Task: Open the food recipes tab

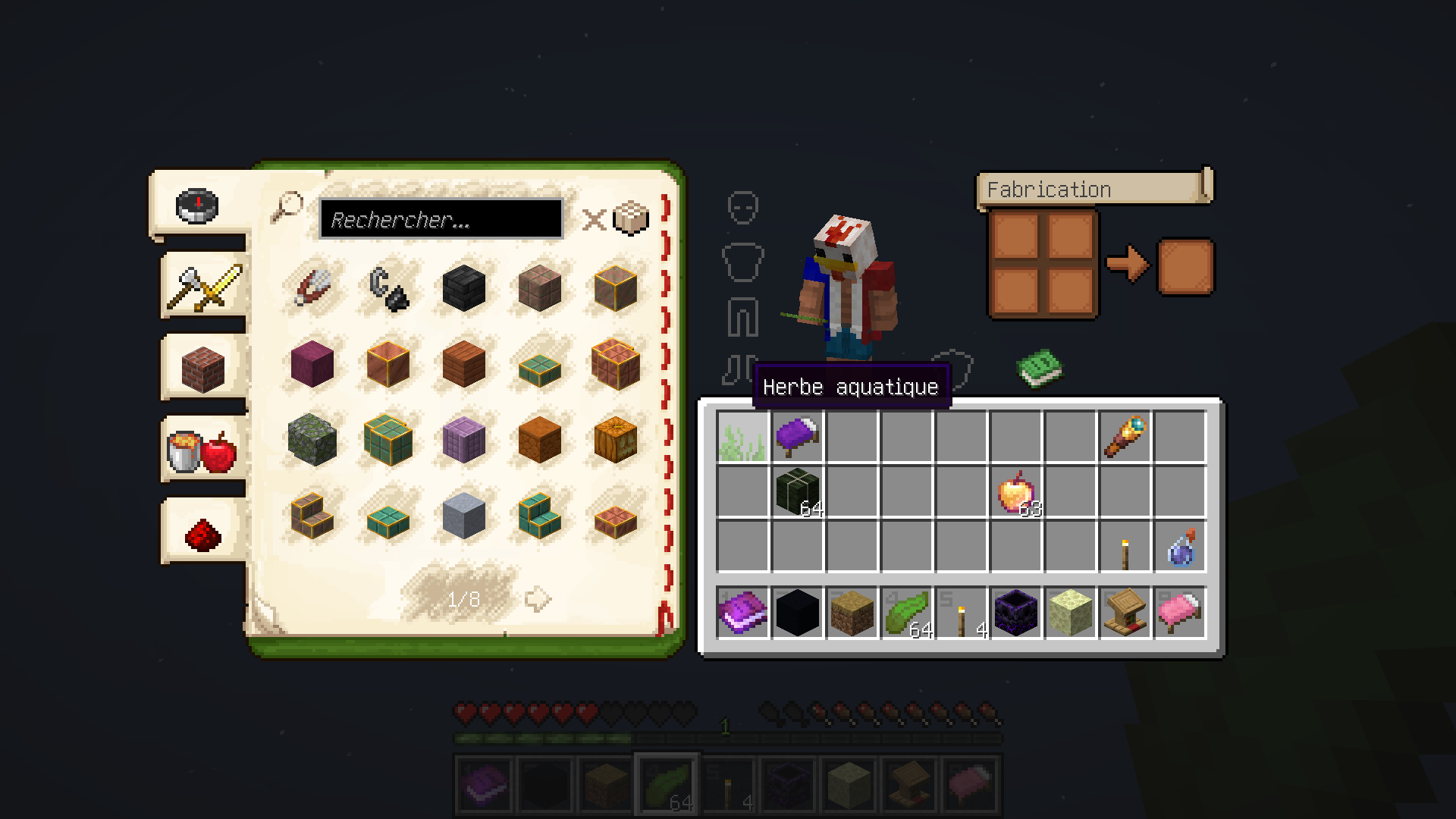Action: pos(201,451)
